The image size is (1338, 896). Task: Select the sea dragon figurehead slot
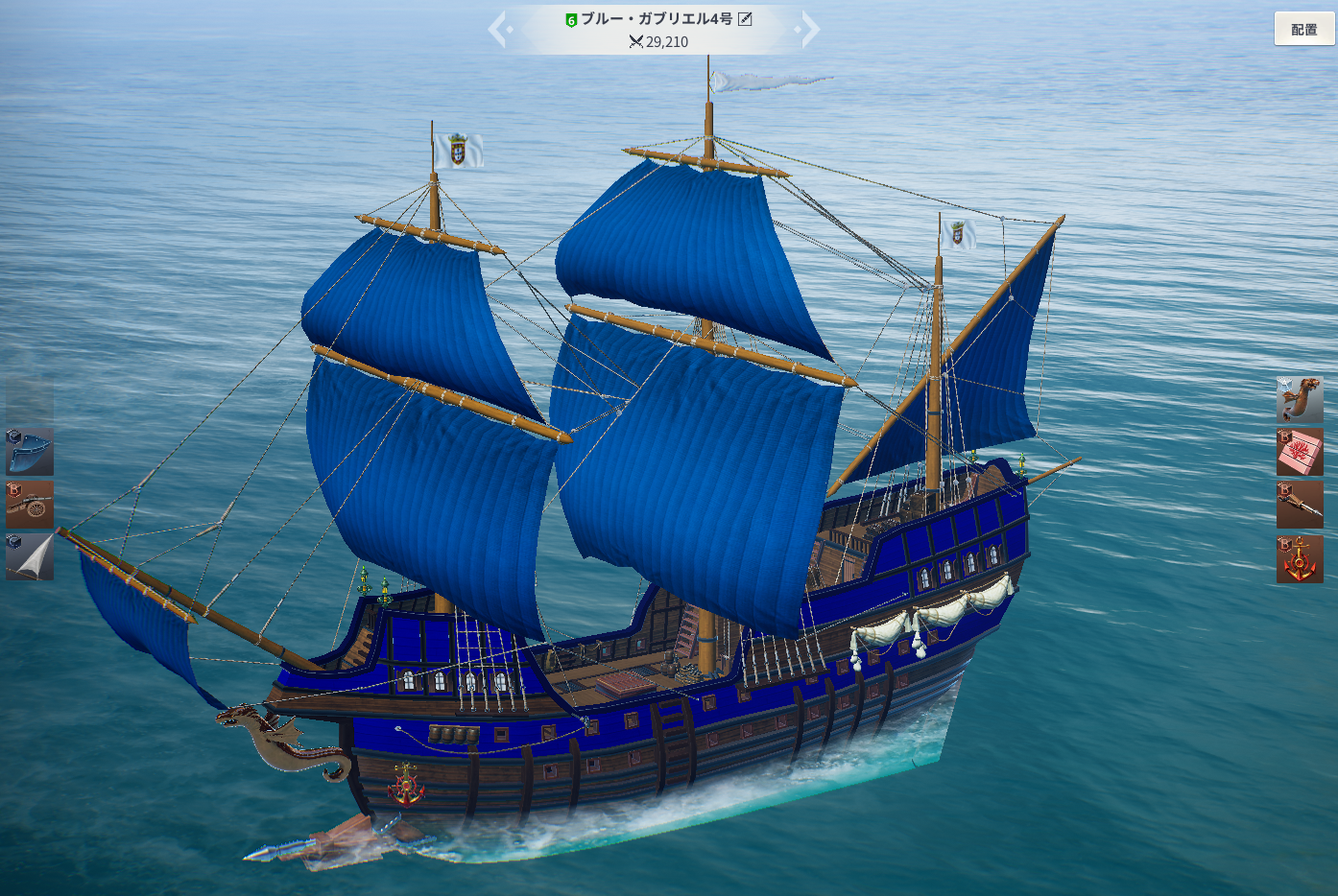click(x=1300, y=400)
